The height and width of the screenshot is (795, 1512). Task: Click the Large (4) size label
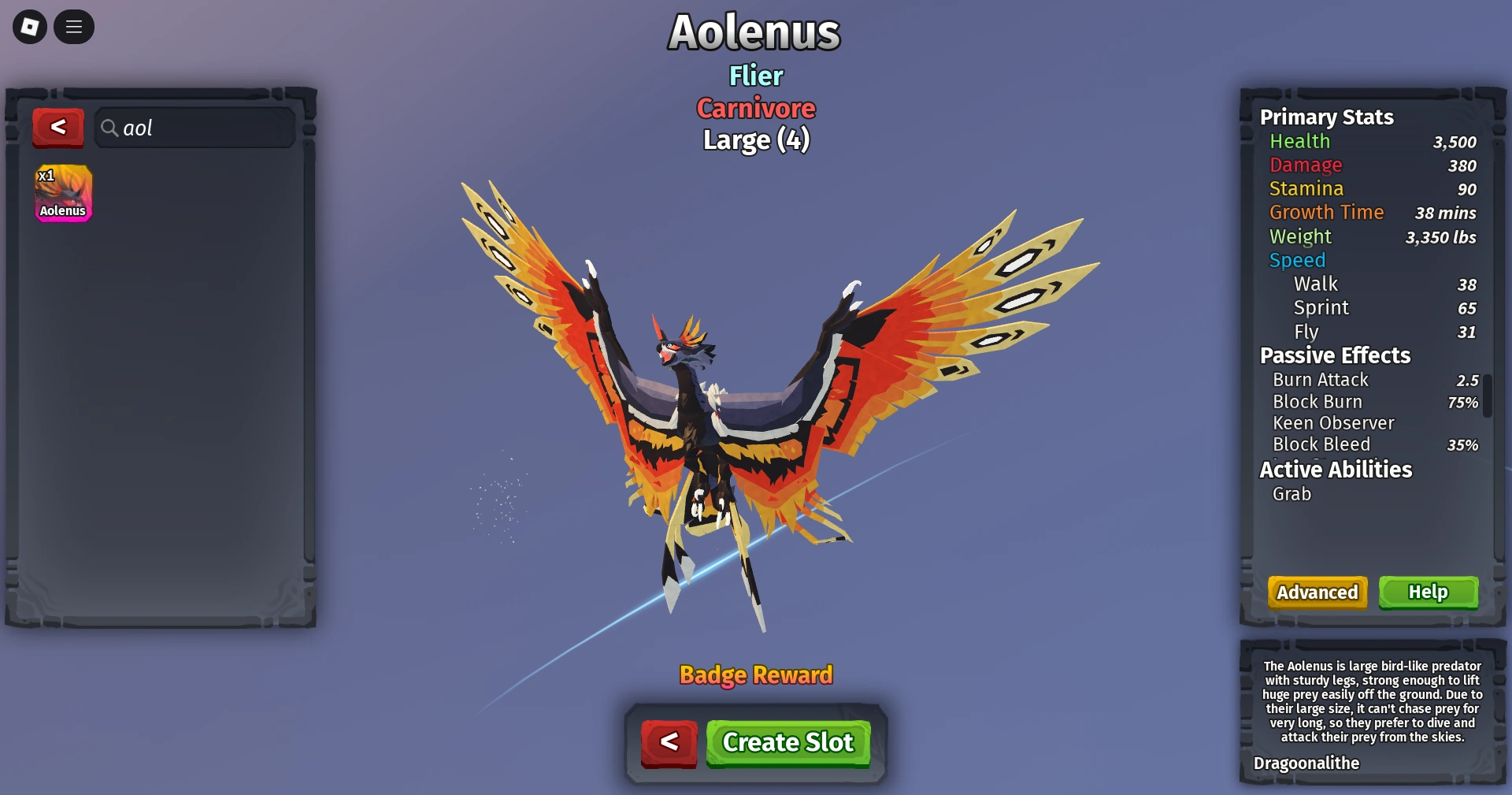coord(755,139)
